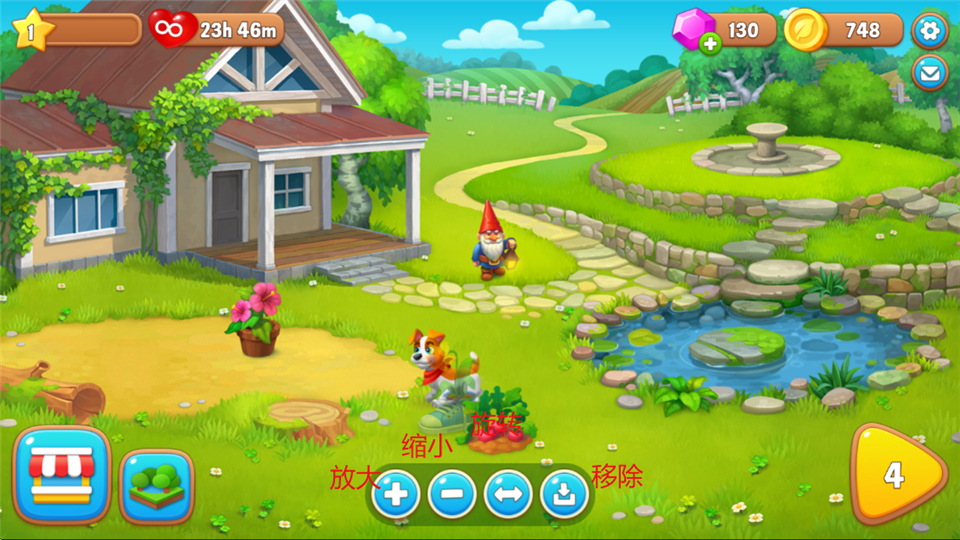
Task: Start level 4 with yellow play button
Action: point(895,475)
